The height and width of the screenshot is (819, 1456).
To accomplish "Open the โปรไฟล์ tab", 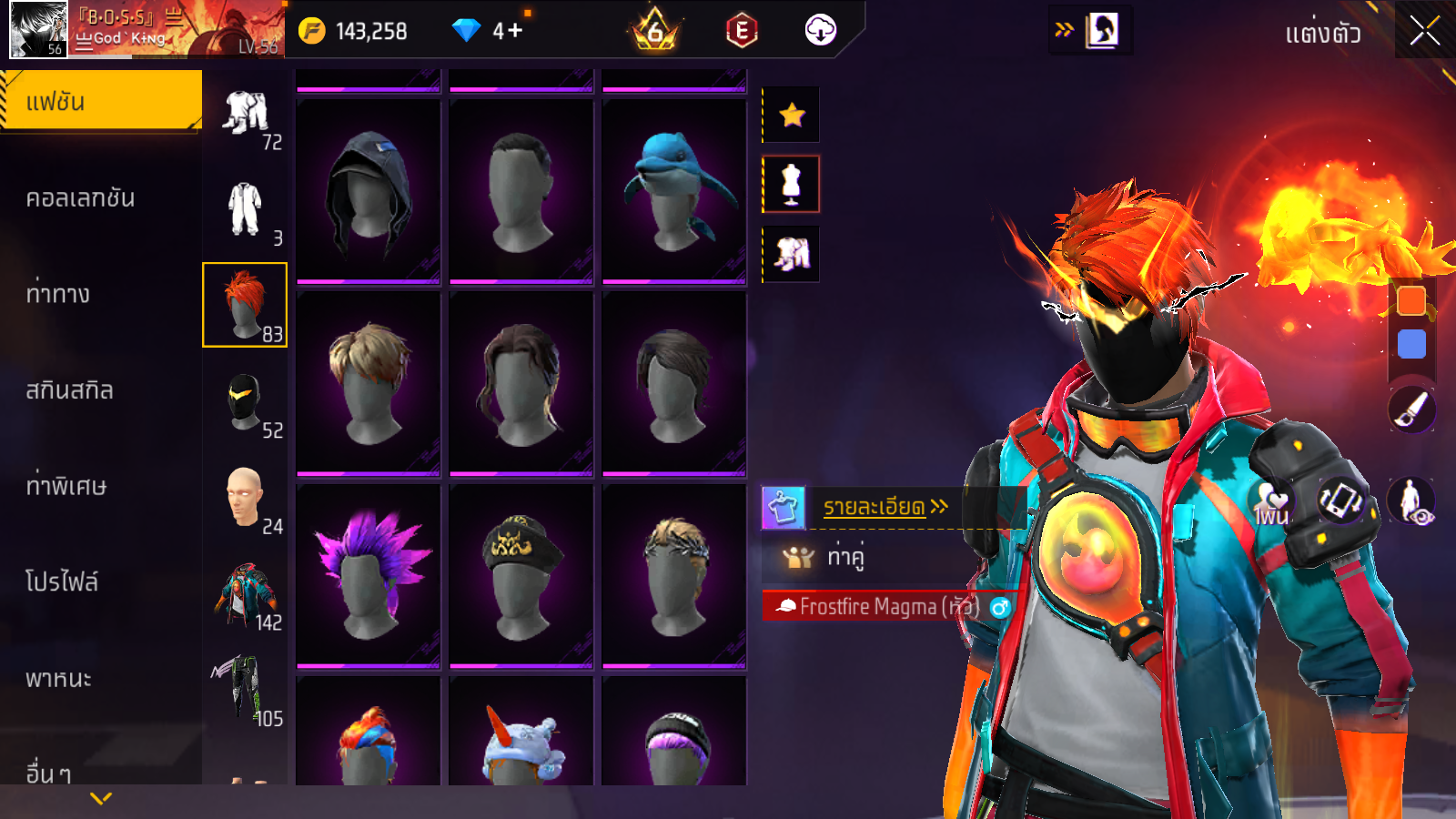I will pyautogui.click(x=62, y=581).
